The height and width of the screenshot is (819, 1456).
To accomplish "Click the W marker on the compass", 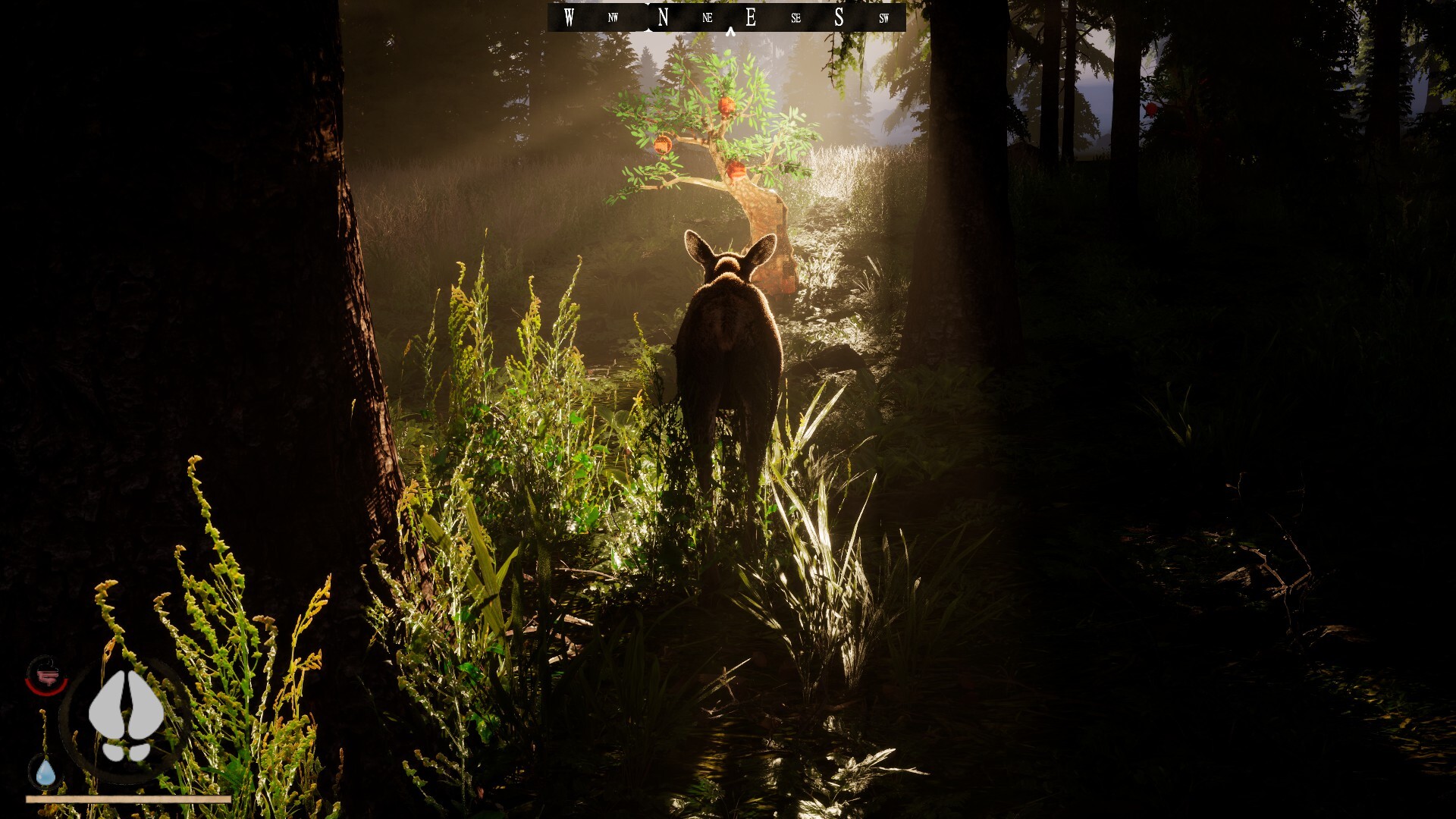I will [x=568, y=17].
